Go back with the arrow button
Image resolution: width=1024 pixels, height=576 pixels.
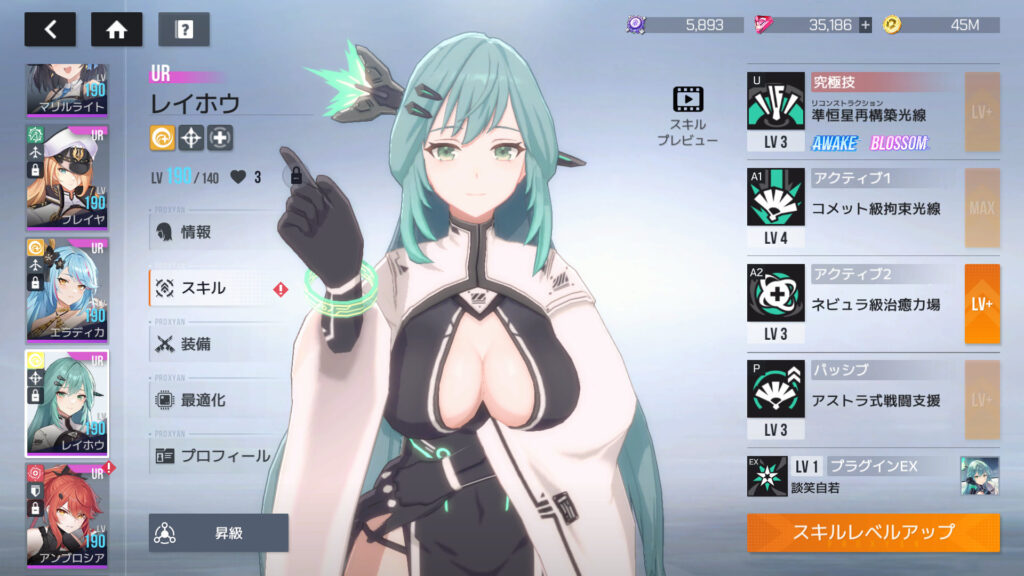(50, 29)
